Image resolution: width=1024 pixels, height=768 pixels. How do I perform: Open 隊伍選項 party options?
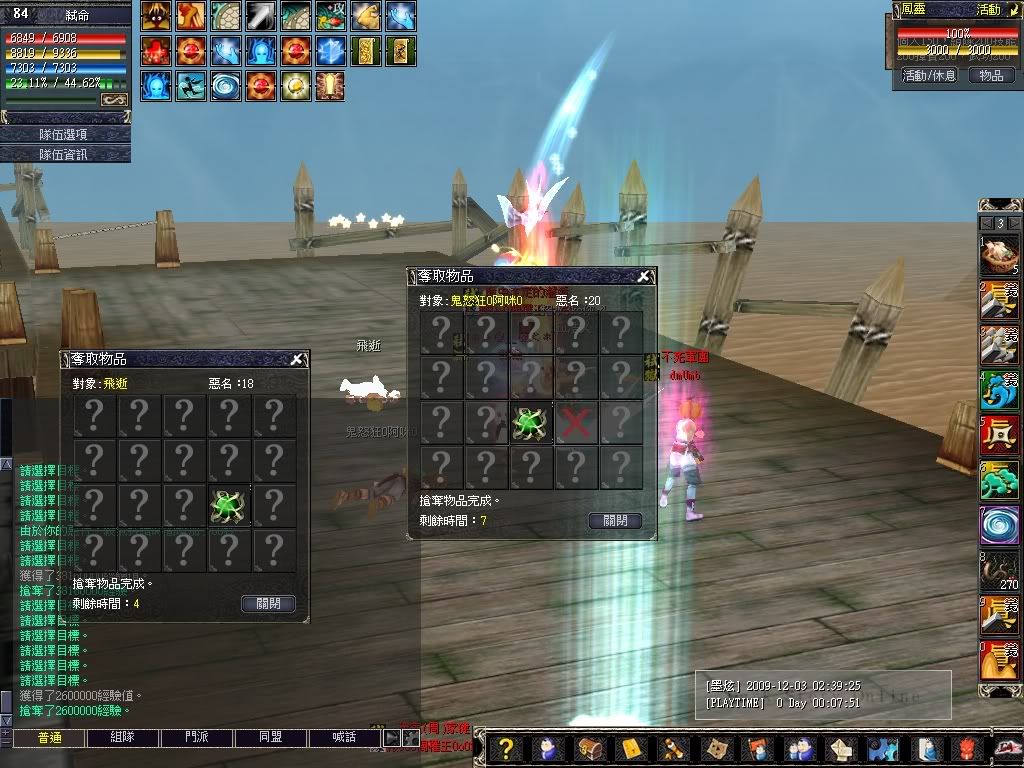tap(65, 134)
